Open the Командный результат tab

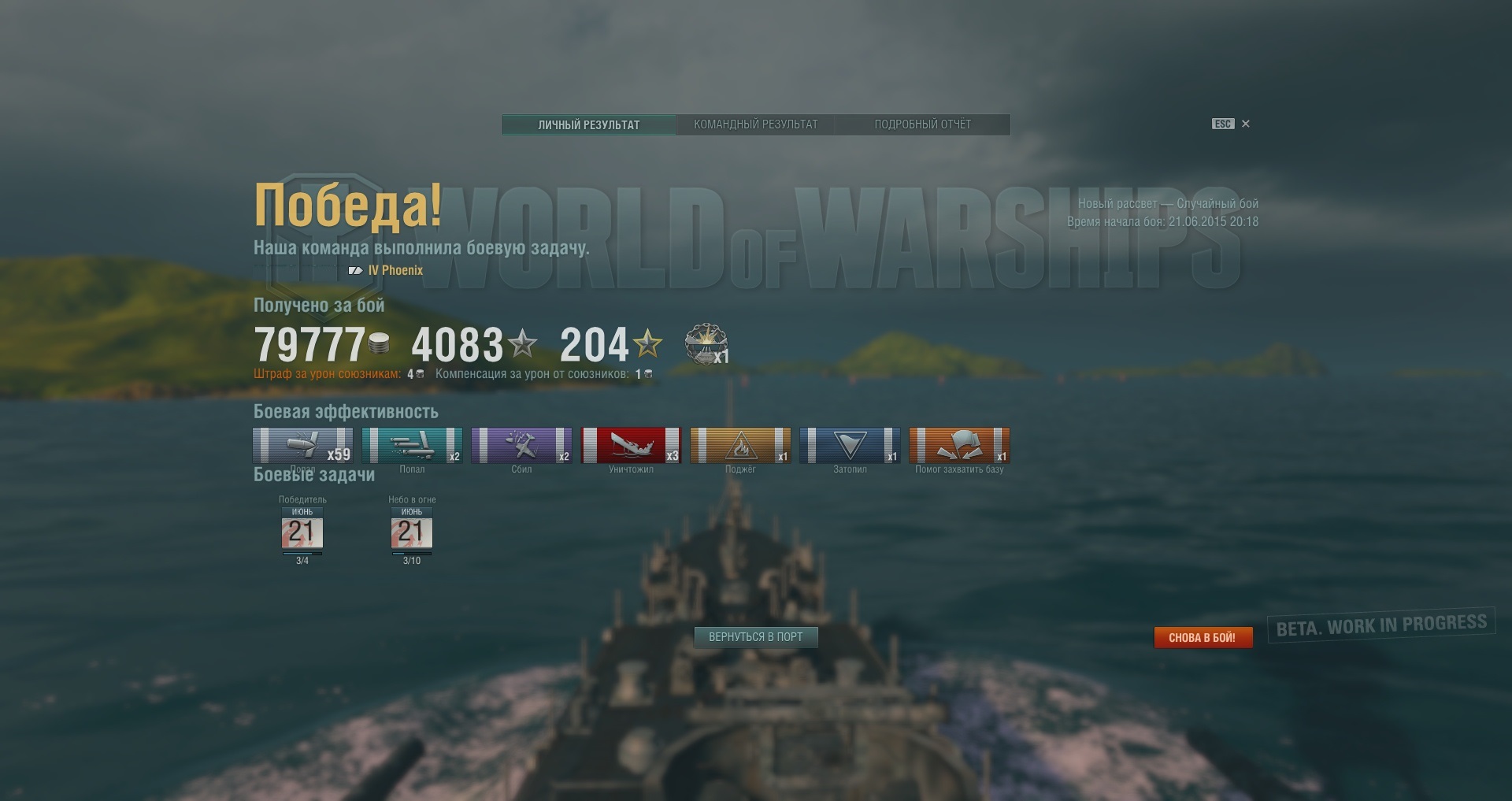tap(755, 124)
